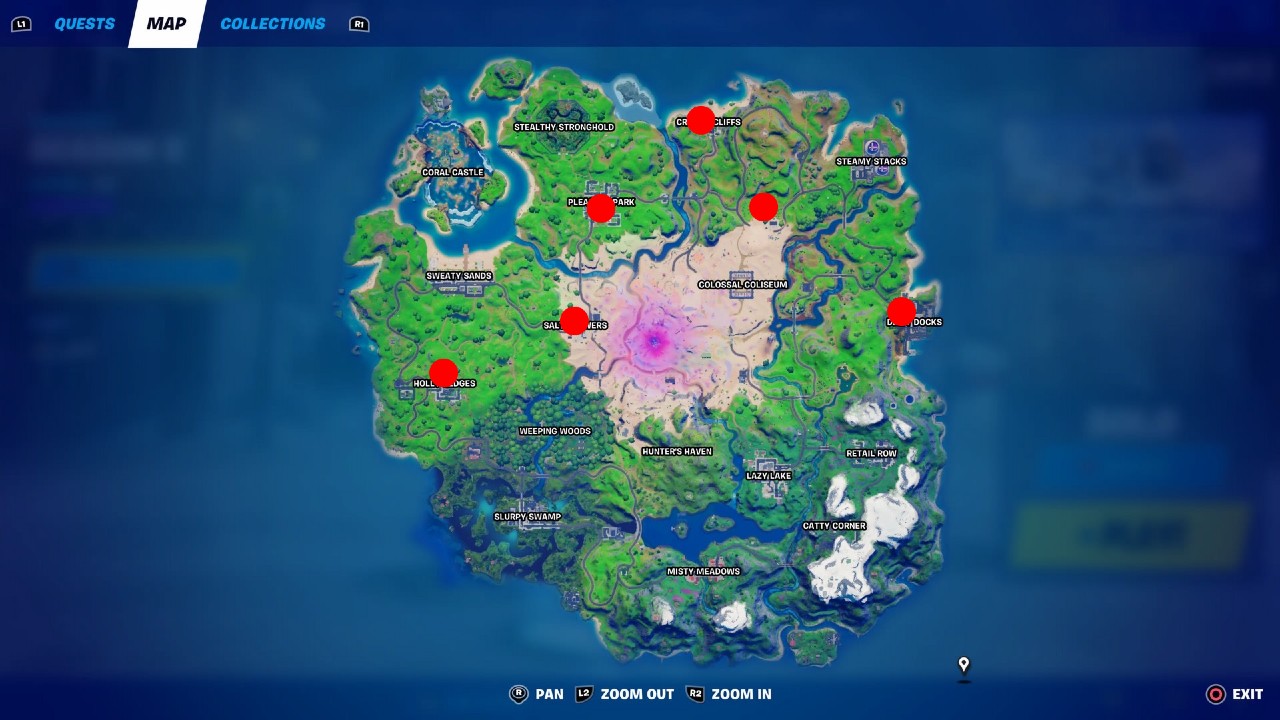Open the Collections tab
This screenshot has width=1280, height=720.
click(x=272, y=23)
